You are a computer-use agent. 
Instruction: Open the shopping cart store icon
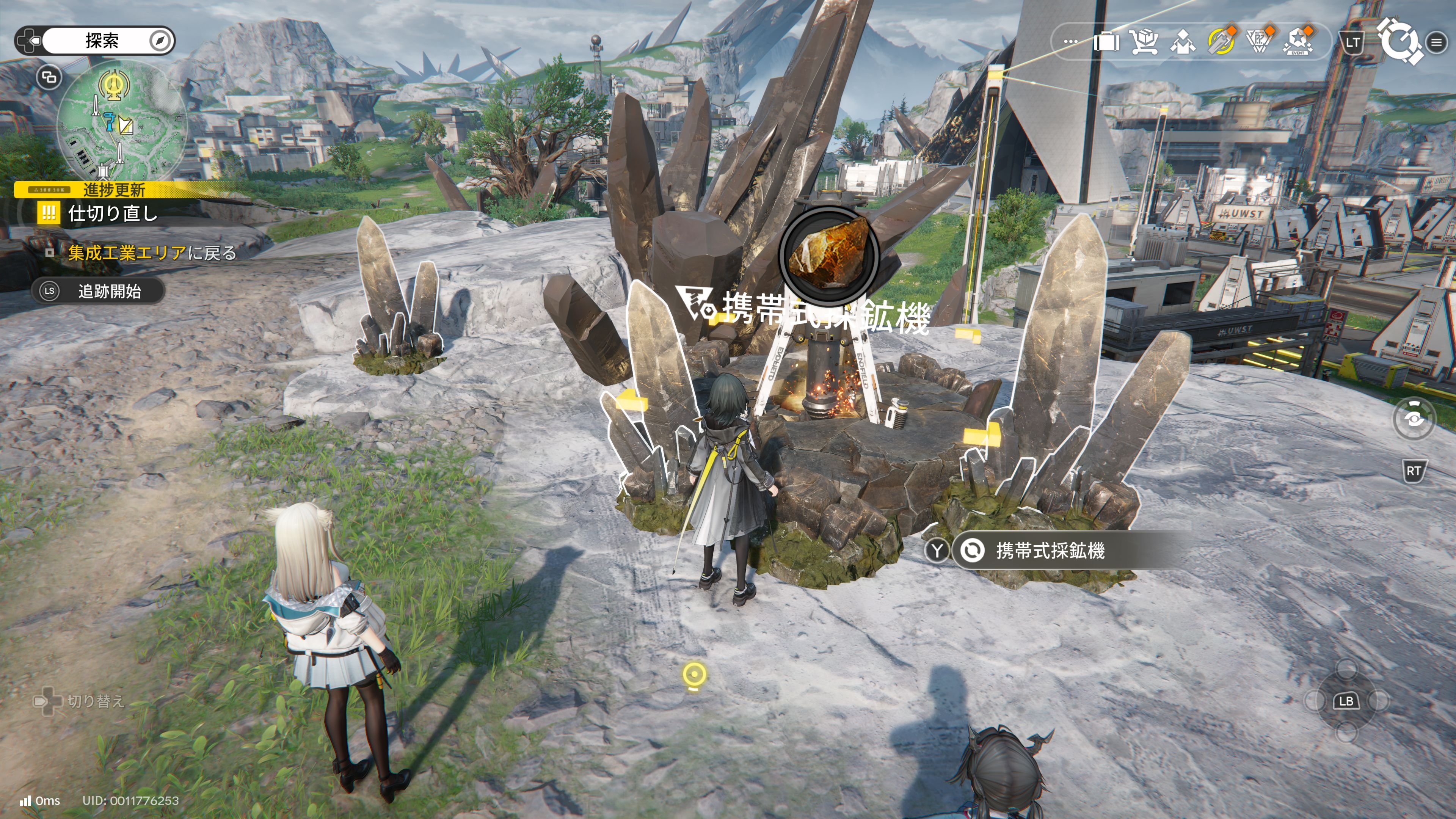(1145, 42)
